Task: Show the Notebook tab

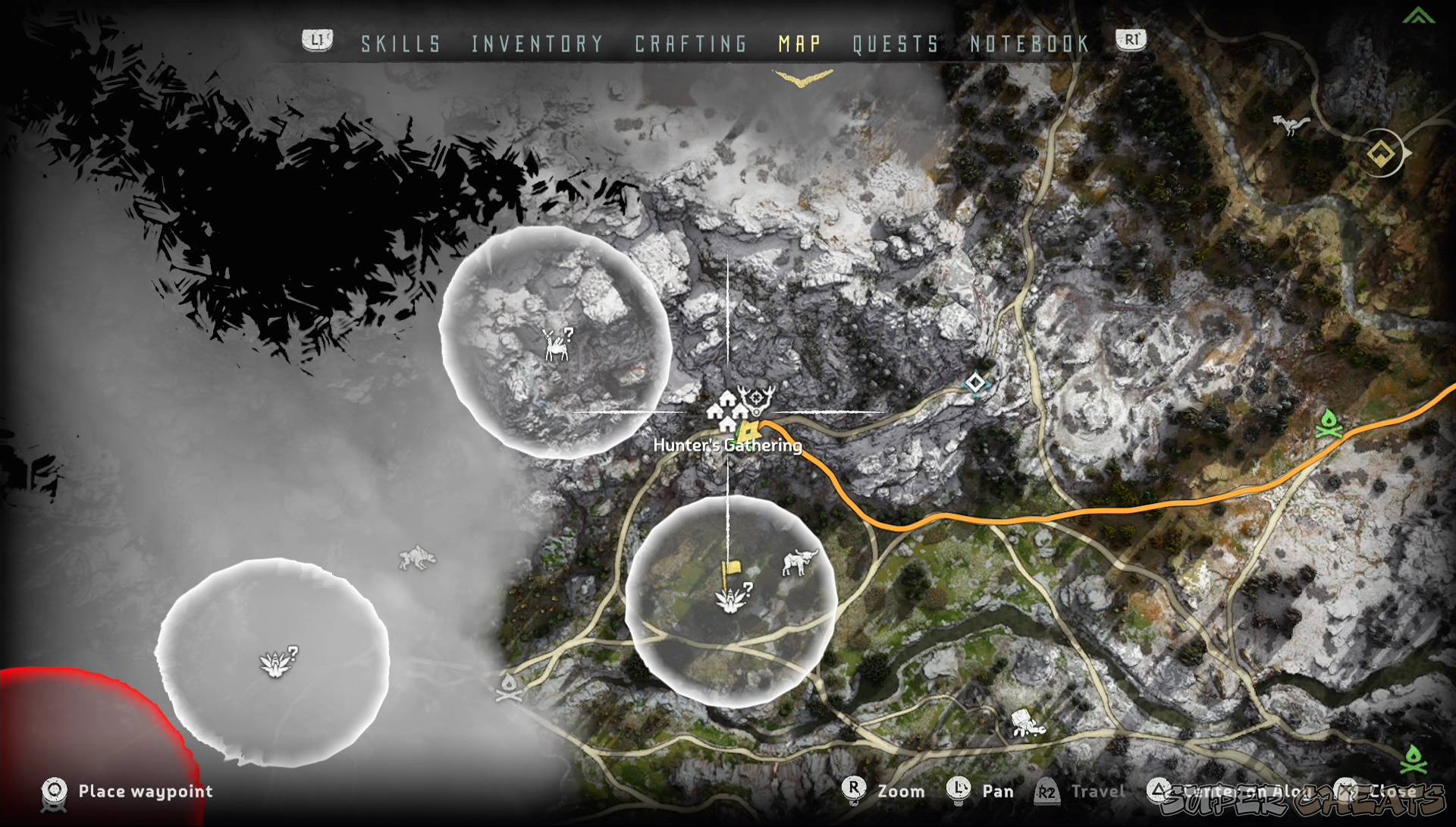Action: [1029, 44]
